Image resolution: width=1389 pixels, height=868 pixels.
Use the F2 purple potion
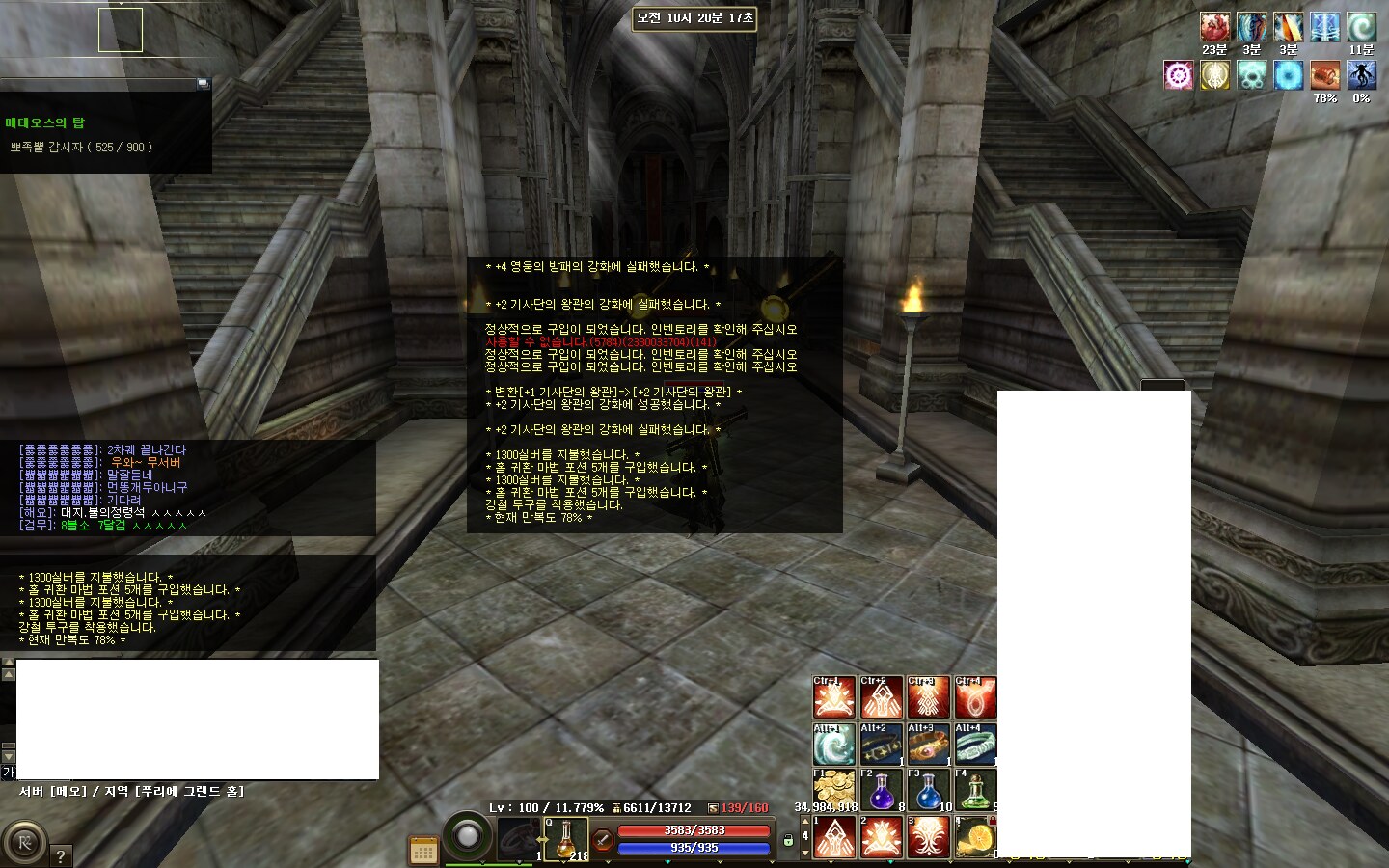pos(881,790)
